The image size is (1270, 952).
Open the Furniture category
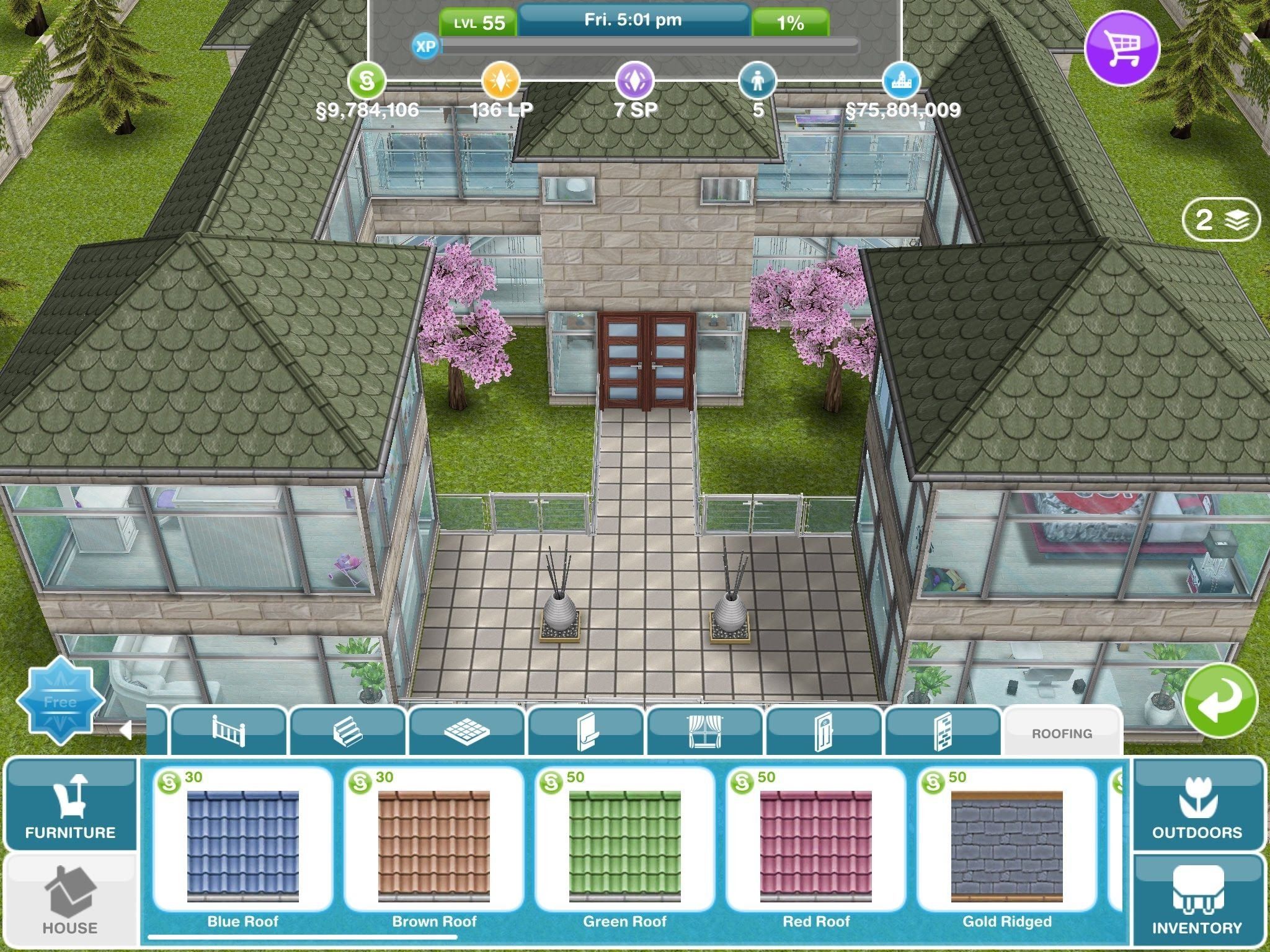70,805
